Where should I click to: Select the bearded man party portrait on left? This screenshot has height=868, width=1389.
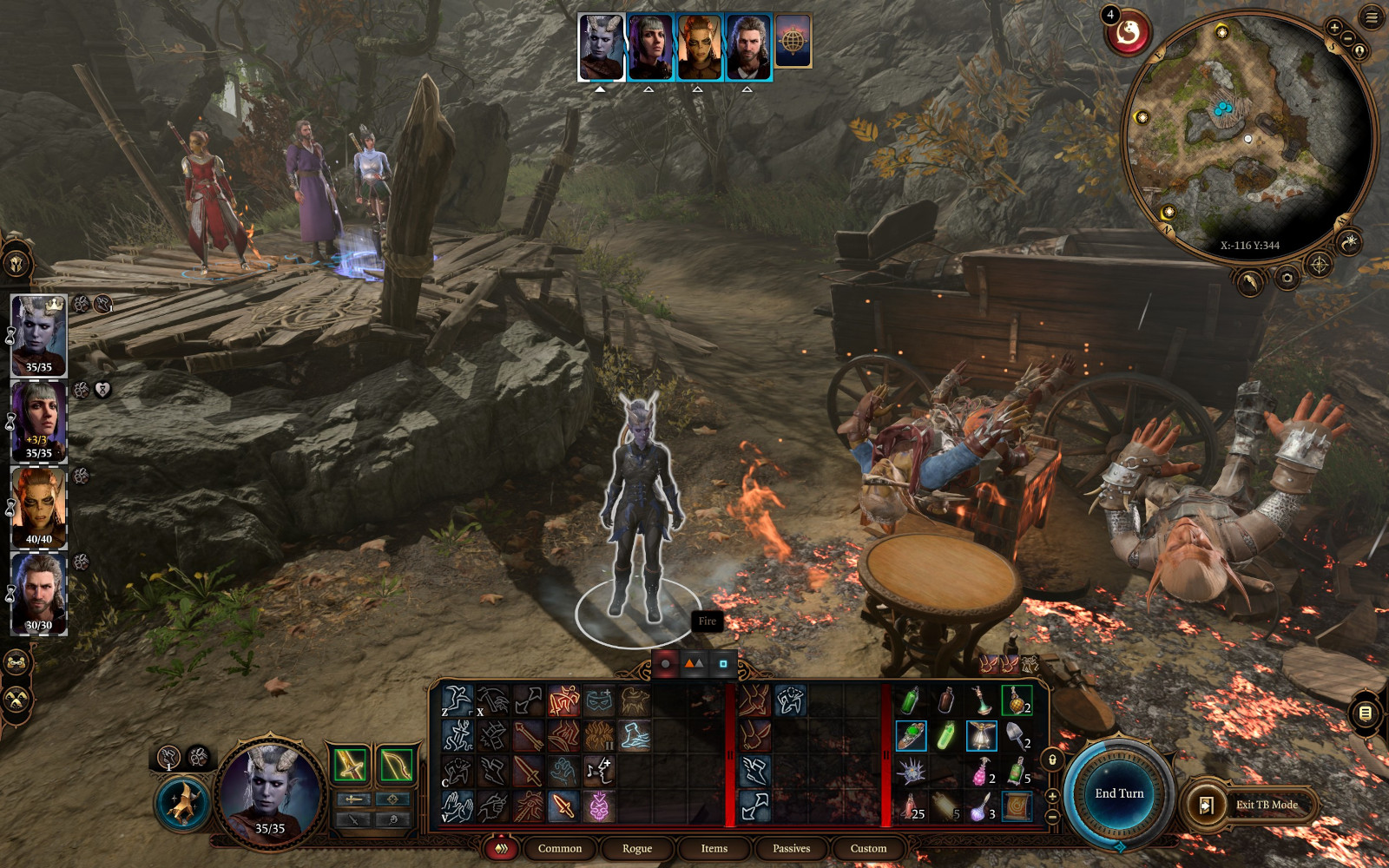(x=39, y=592)
